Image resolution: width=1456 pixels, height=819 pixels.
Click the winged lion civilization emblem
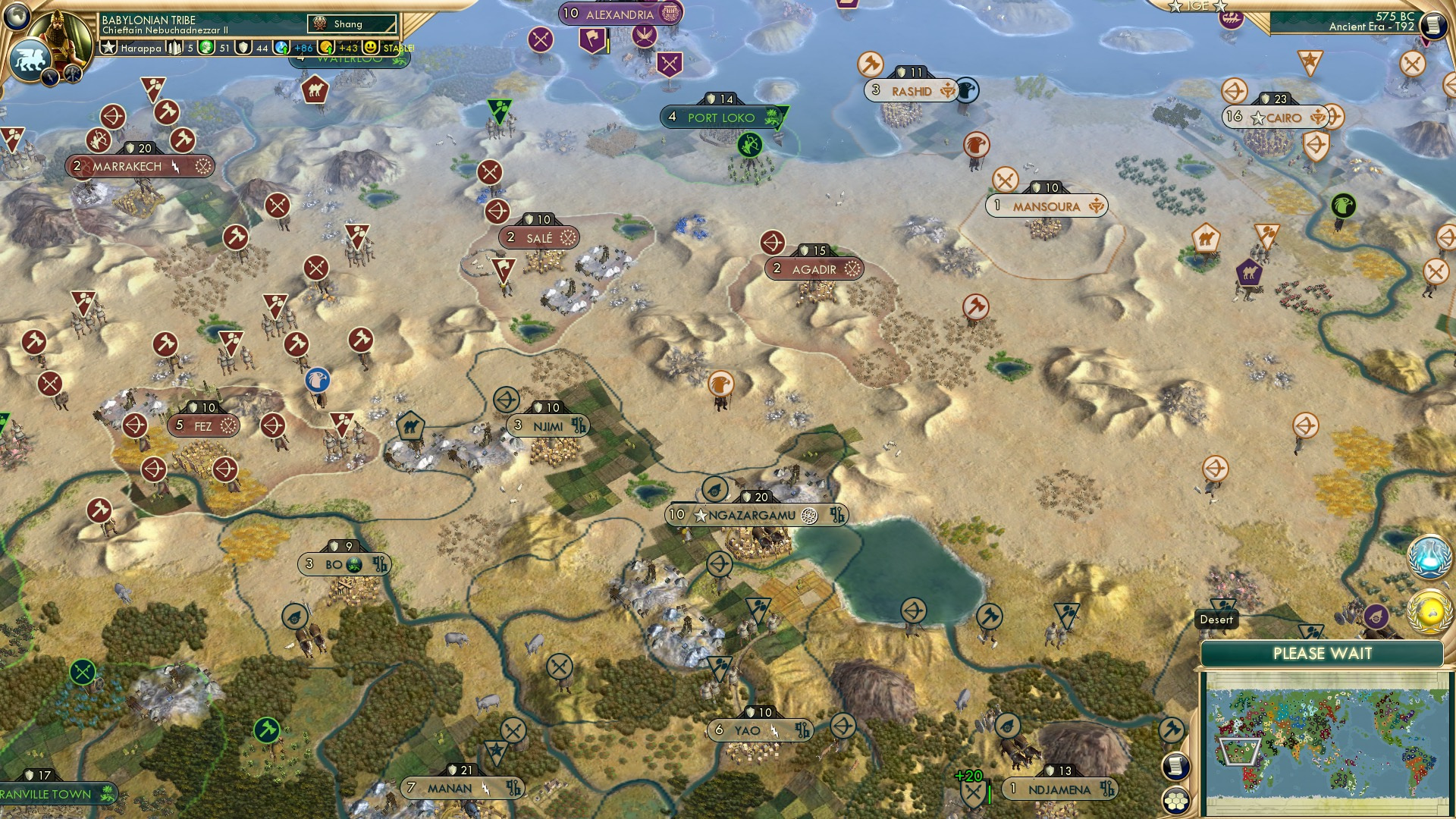[30, 57]
